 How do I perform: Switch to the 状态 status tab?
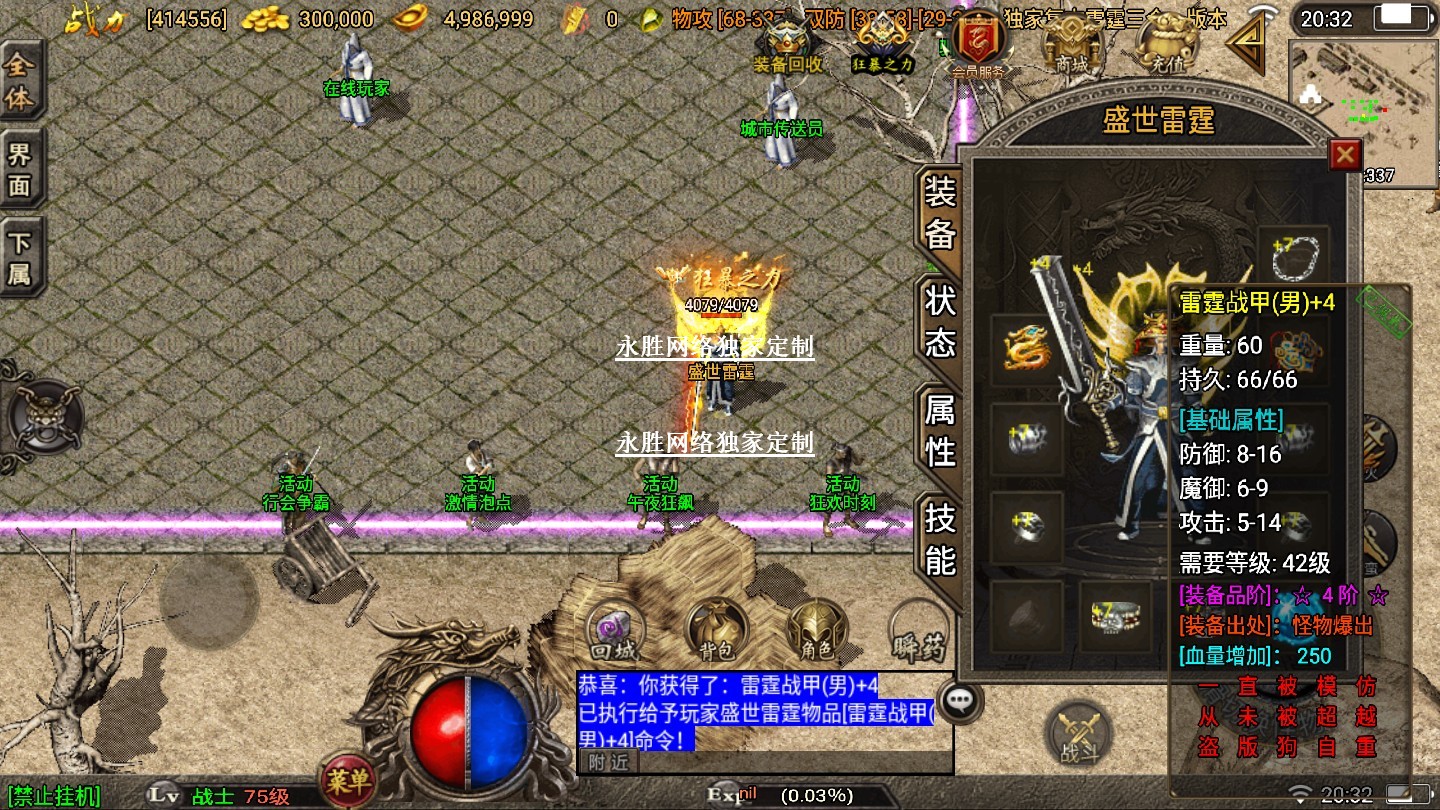point(940,321)
